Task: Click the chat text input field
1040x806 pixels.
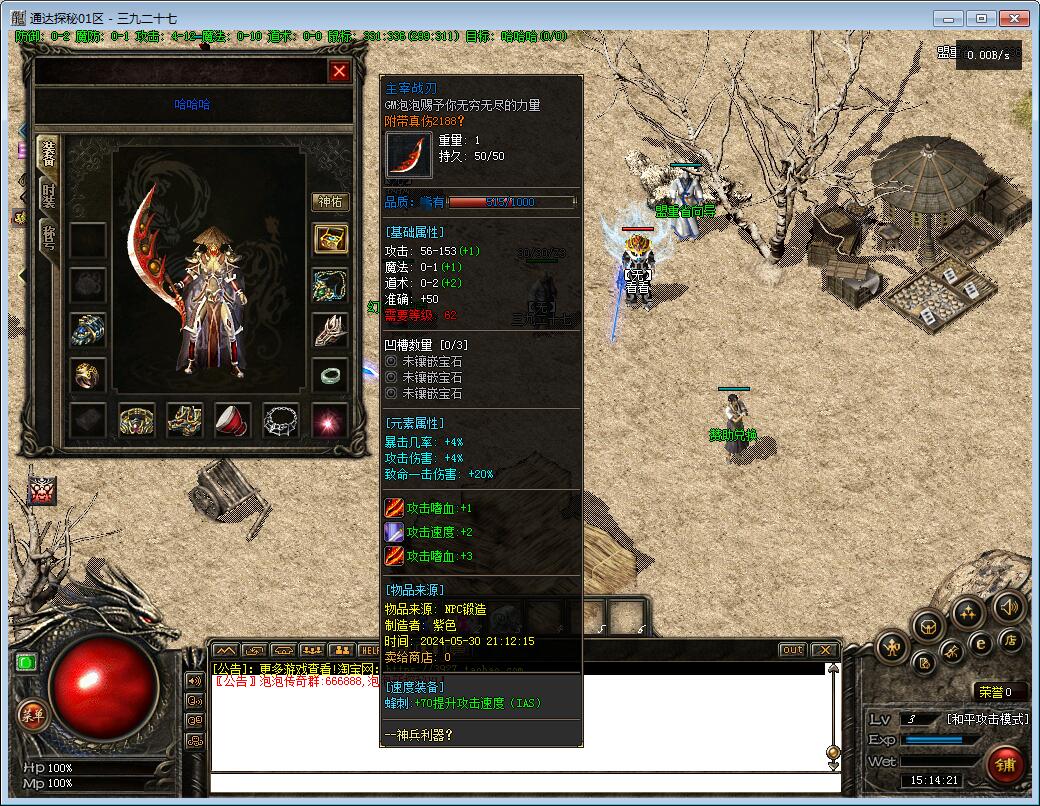Action: (x=520, y=783)
